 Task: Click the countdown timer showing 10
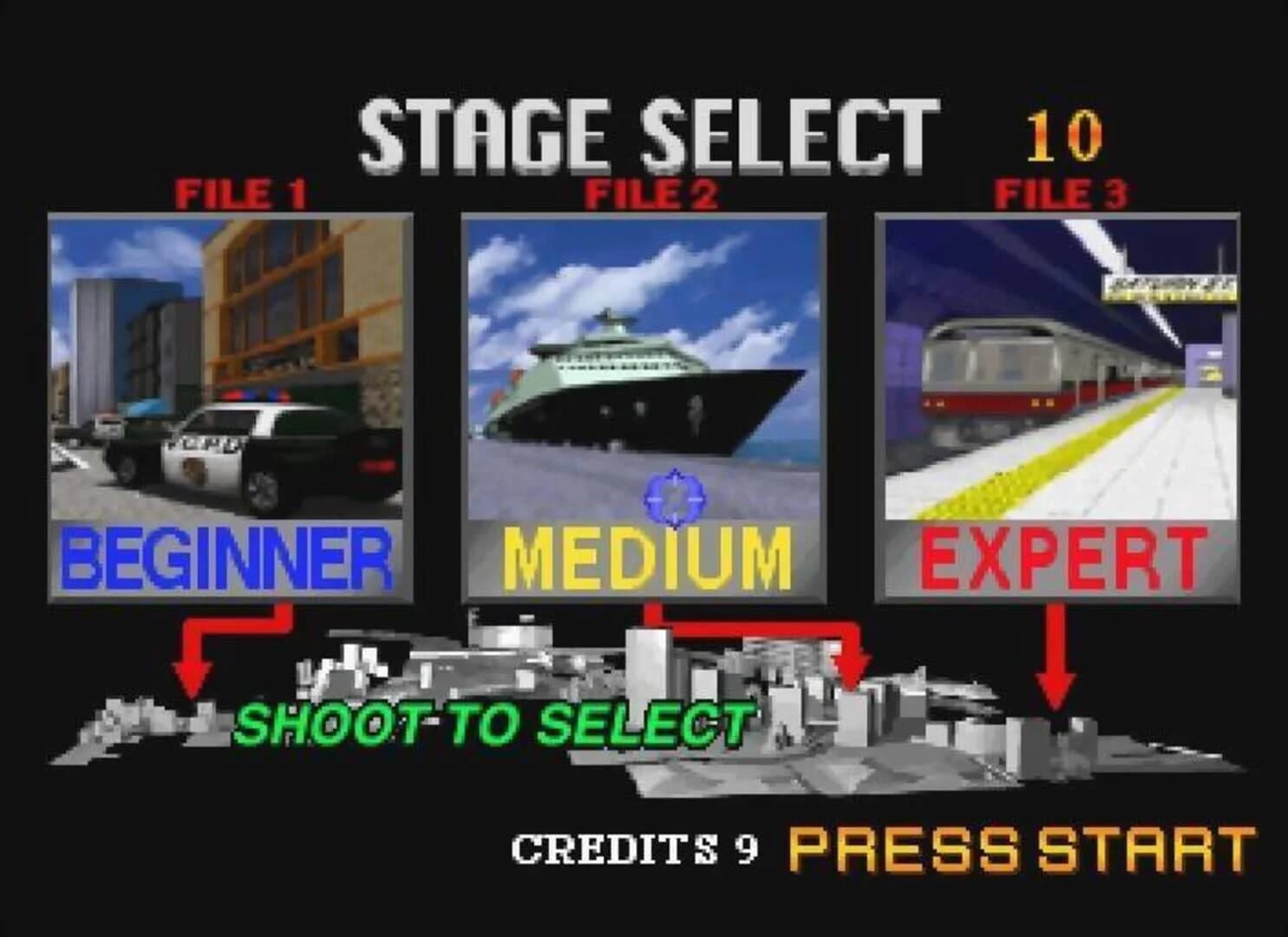pyautogui.click(x=1064, y=132)
